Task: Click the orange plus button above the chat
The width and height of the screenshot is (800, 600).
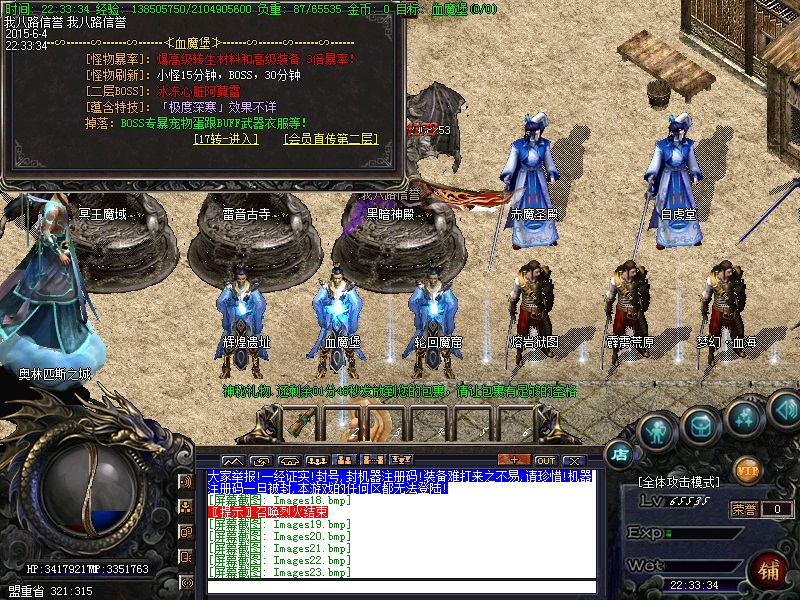Action: point(513,460)
